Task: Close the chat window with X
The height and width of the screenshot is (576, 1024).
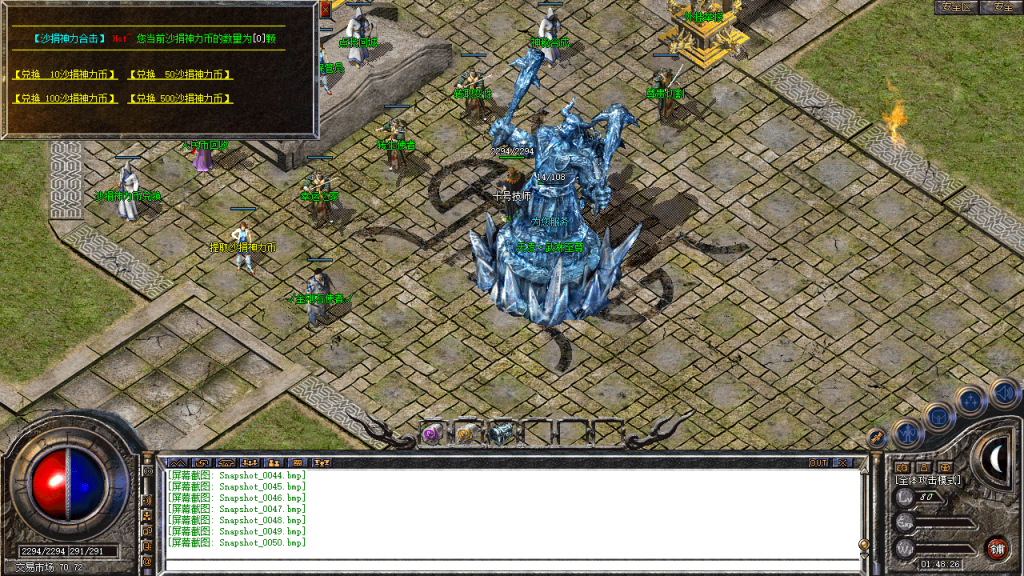Action: click(843, 463)
